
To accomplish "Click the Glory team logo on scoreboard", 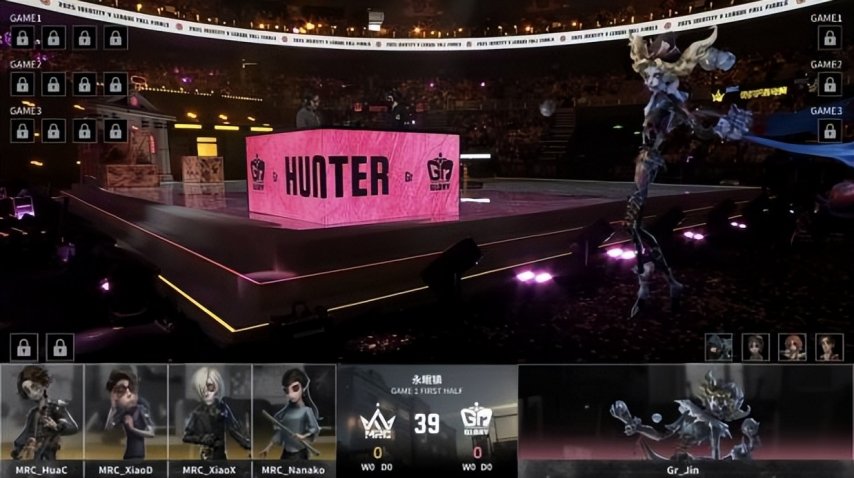I will (x=475, y=422).
